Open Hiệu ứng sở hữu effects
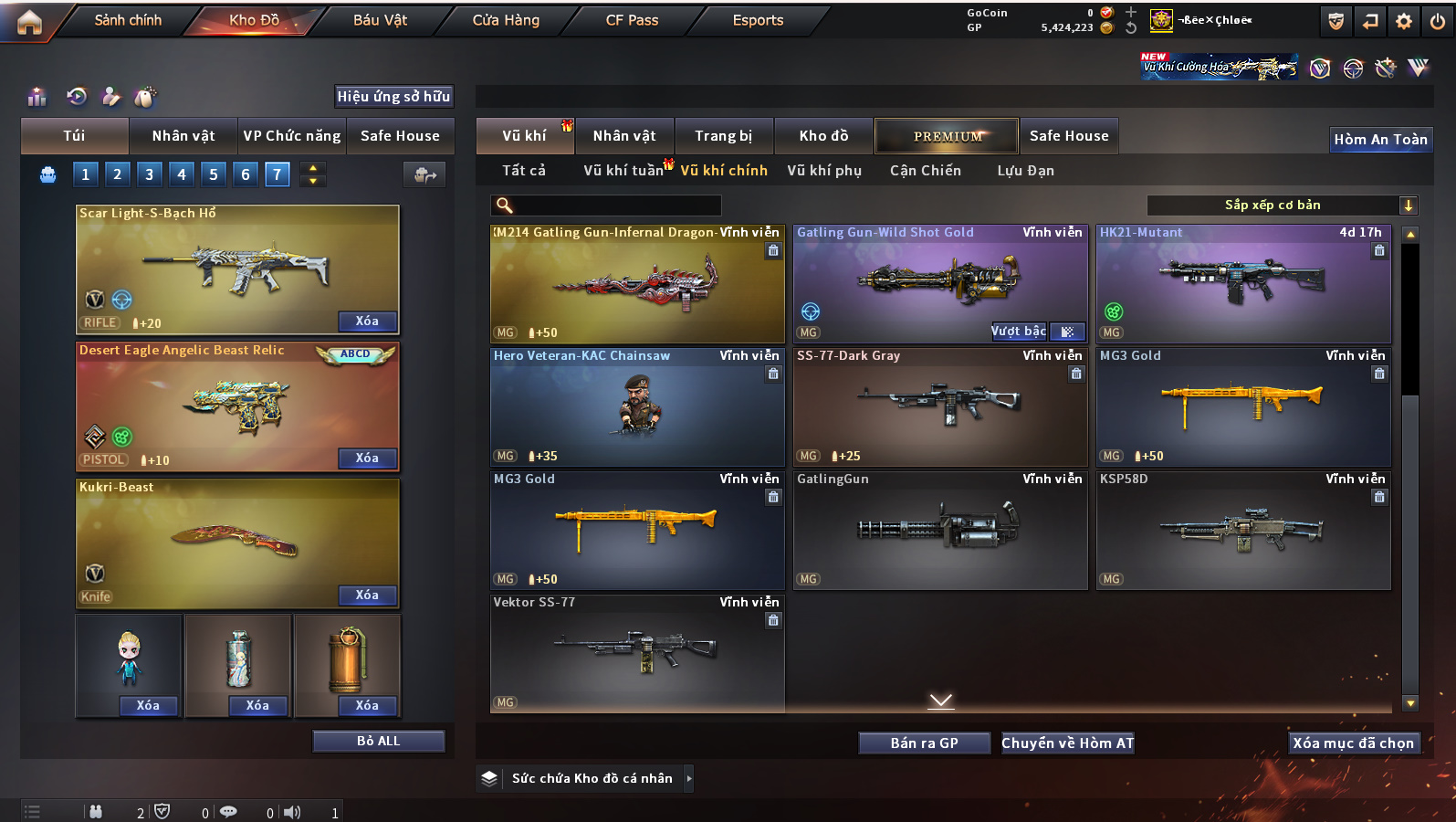This screenshot has height=822, width=1456. 393,97
